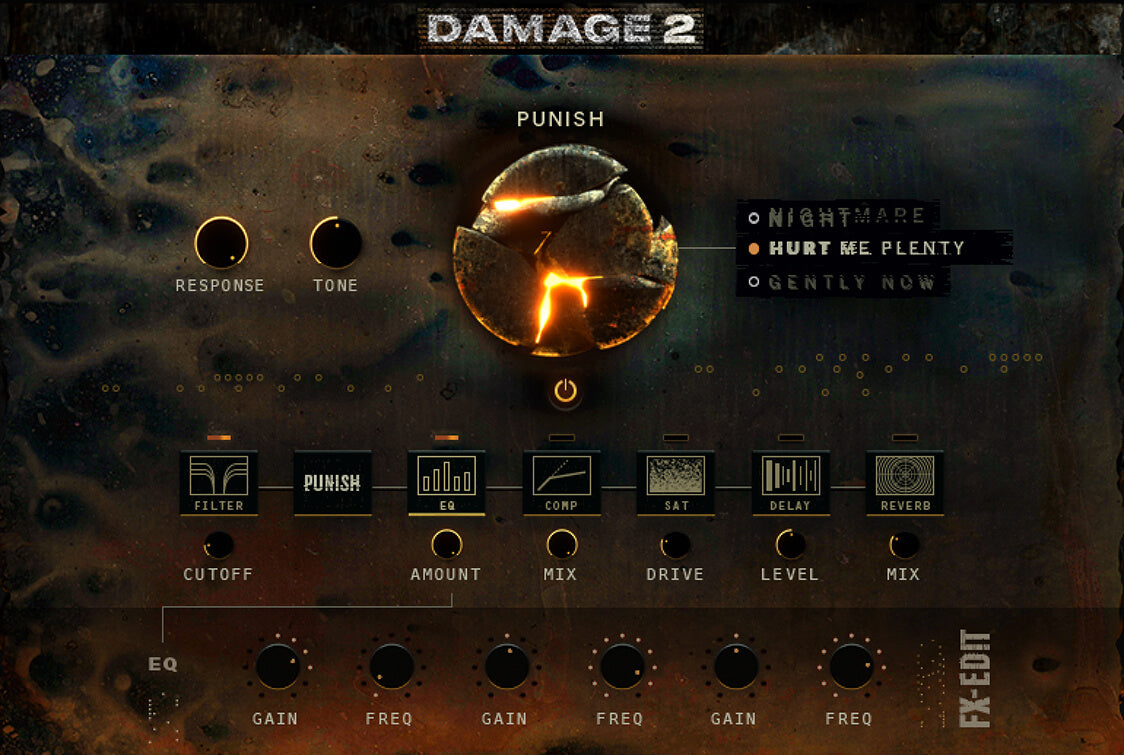Select the EQ effect module
Image resolution: width=1124 pixels, height=755 pixels.
(x=447, y=482)
